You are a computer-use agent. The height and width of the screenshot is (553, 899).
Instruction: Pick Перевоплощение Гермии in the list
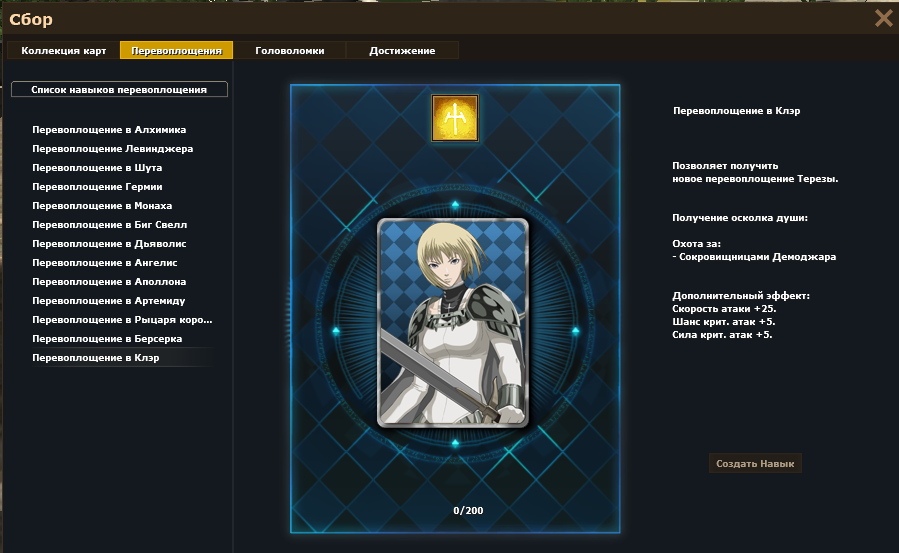click(97, 187)
